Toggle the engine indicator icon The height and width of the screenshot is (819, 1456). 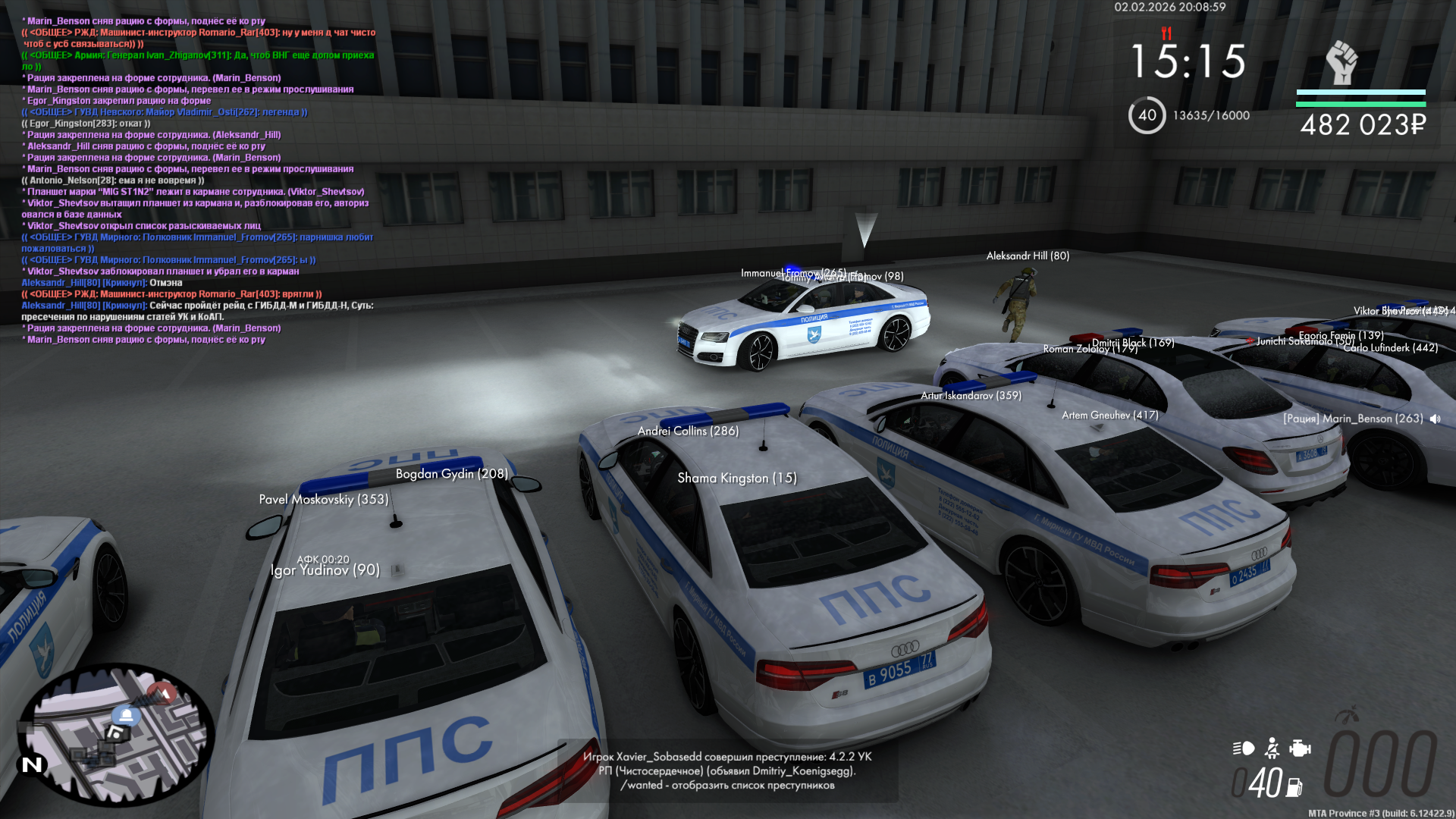(x=1300, y=748)
